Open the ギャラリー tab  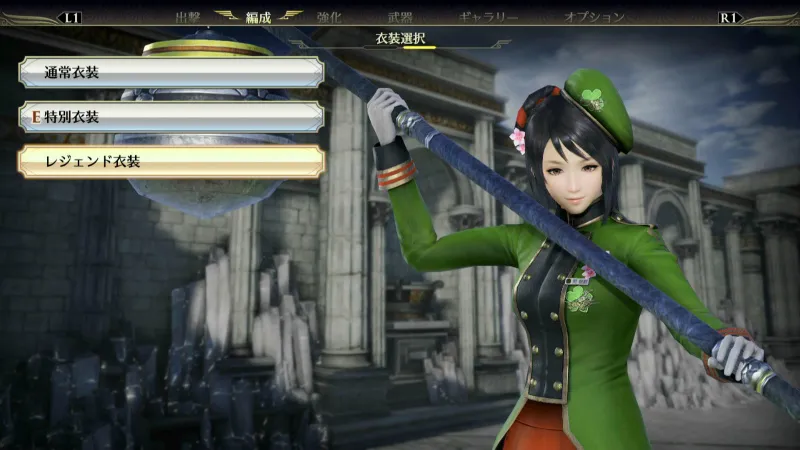[x=488, y=17]
